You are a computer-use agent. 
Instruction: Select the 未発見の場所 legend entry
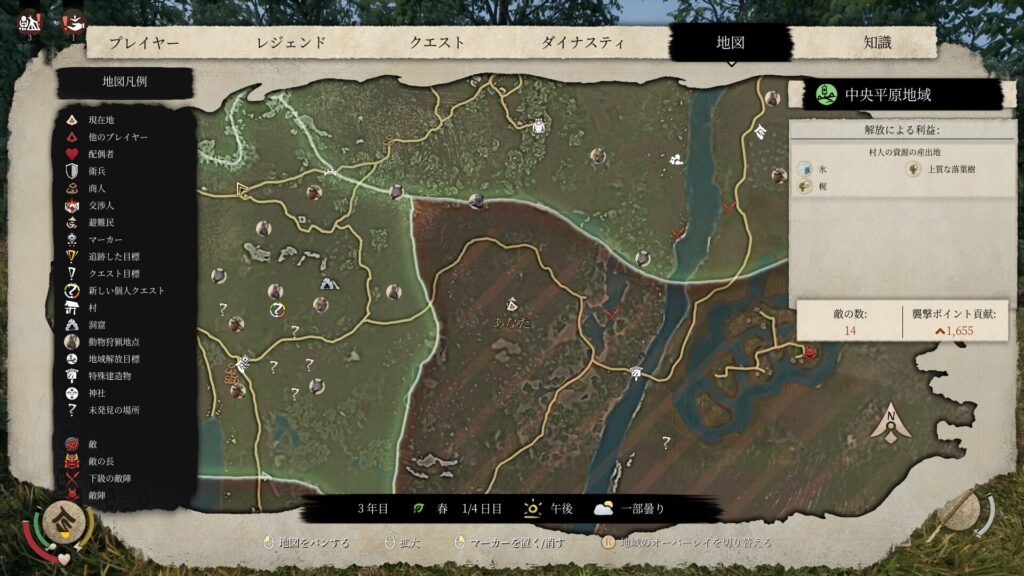[x=113, y=410]
